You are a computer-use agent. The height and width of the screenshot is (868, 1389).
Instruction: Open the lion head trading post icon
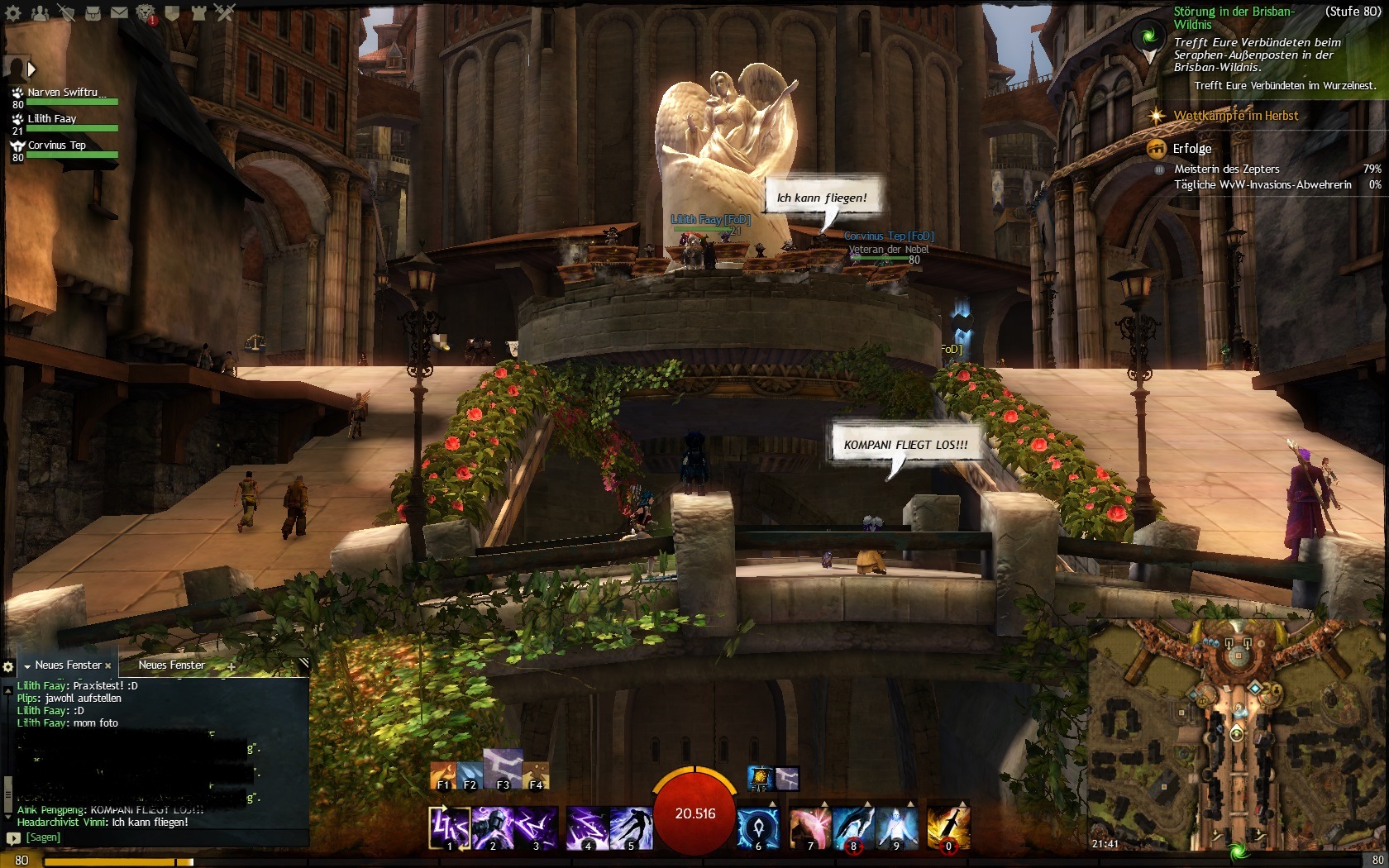point(146,12)
